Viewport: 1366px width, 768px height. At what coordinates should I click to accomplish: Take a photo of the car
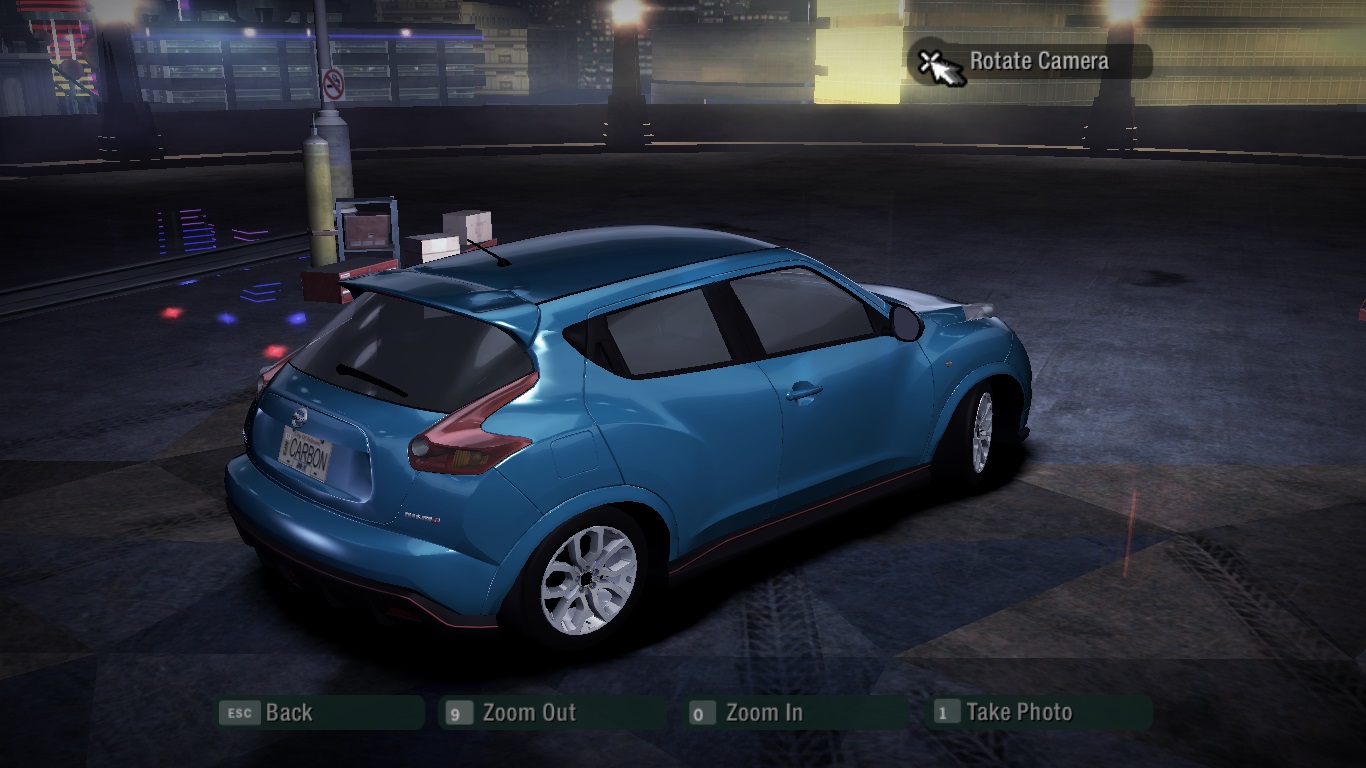tap(1040, 713)
